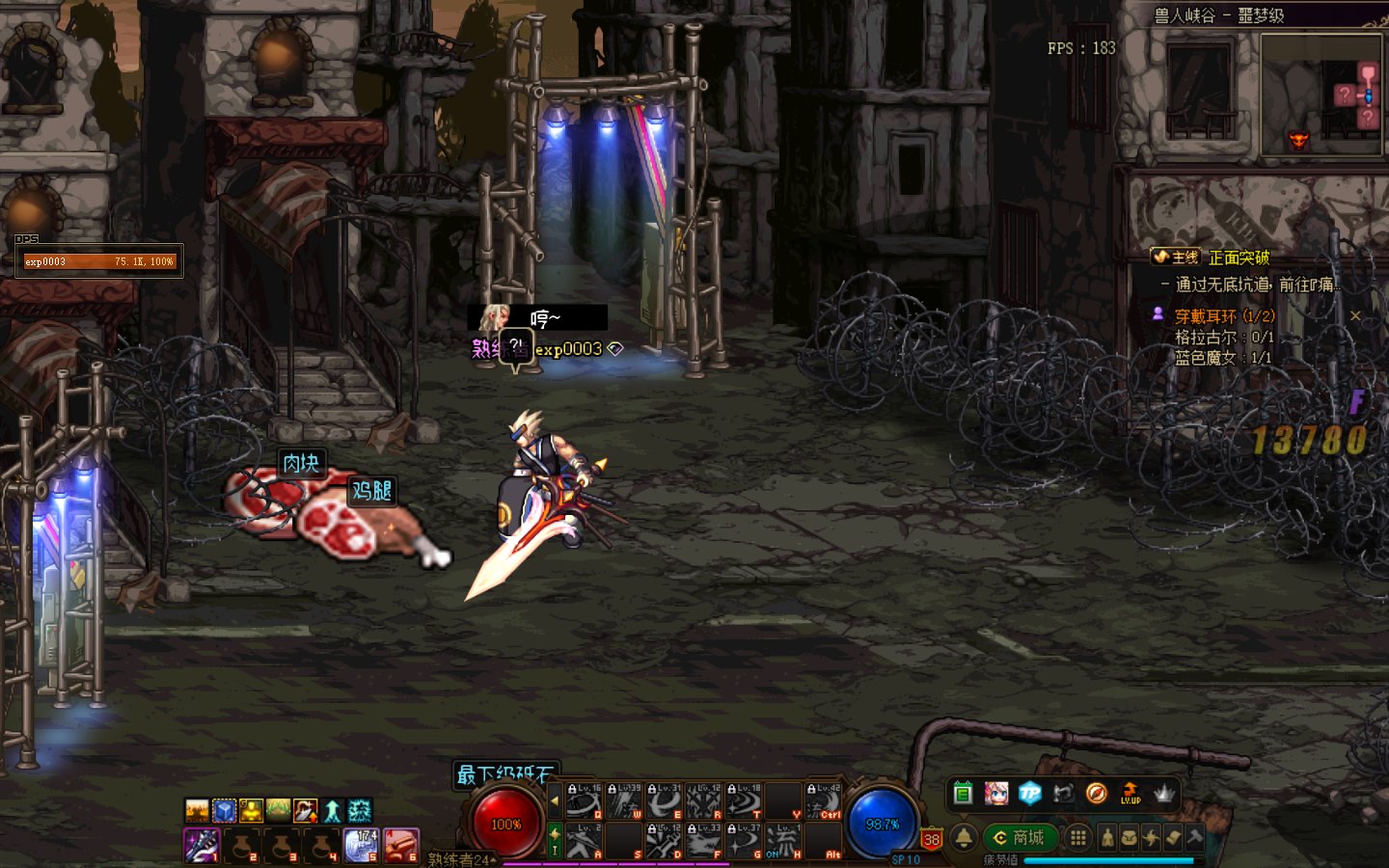
Task: Click the skill bar left arrow toggle
Action: 555,800
